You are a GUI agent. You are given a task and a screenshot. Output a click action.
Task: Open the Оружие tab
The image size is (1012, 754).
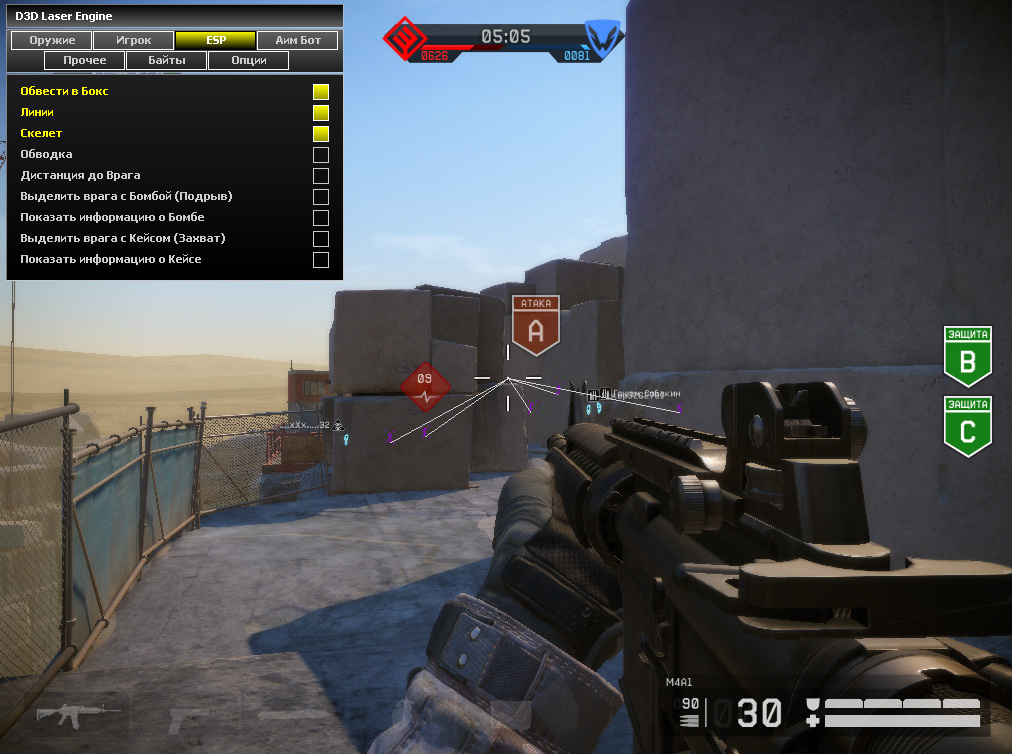point(50,41)
